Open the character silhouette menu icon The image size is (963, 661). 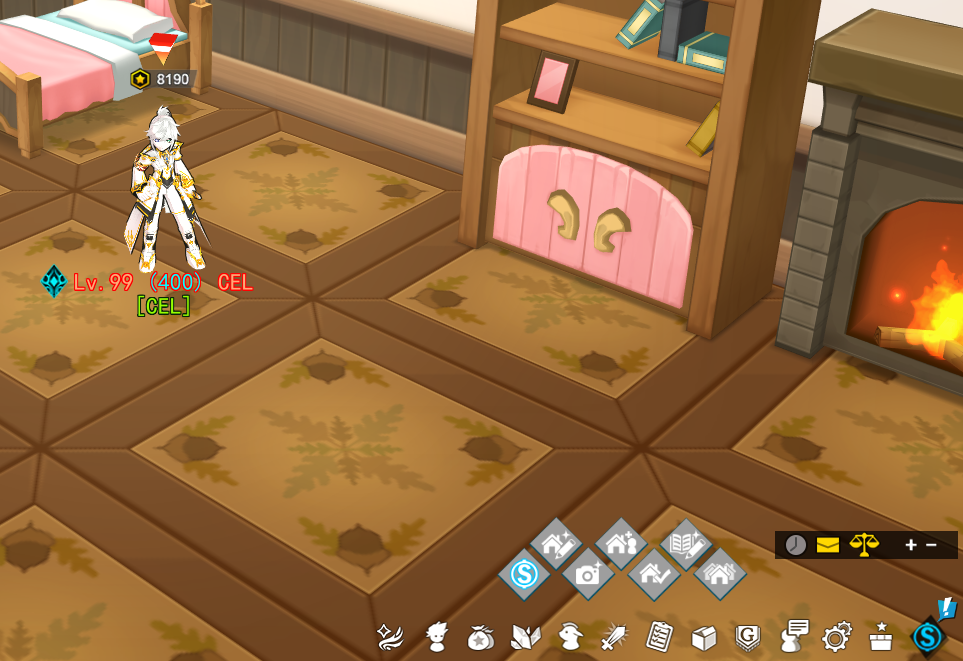click(x=436, y=636)
